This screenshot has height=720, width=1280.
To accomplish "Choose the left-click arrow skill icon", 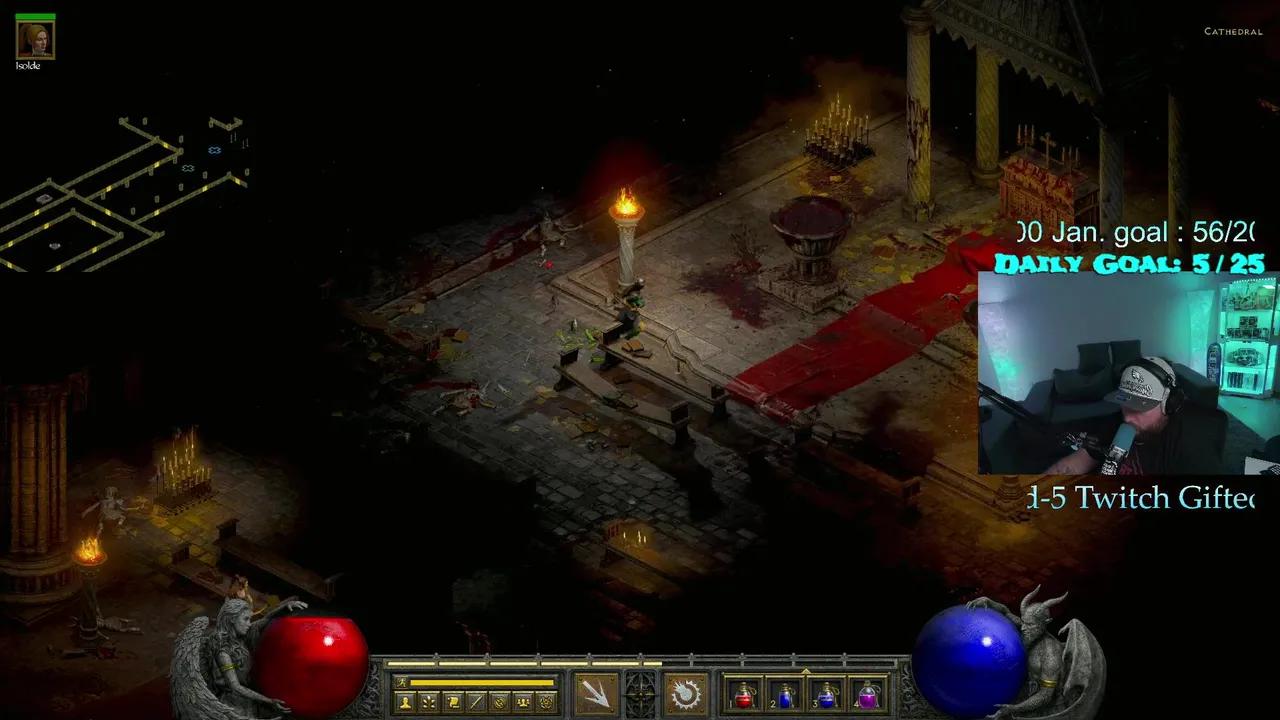I will (596, 693).
